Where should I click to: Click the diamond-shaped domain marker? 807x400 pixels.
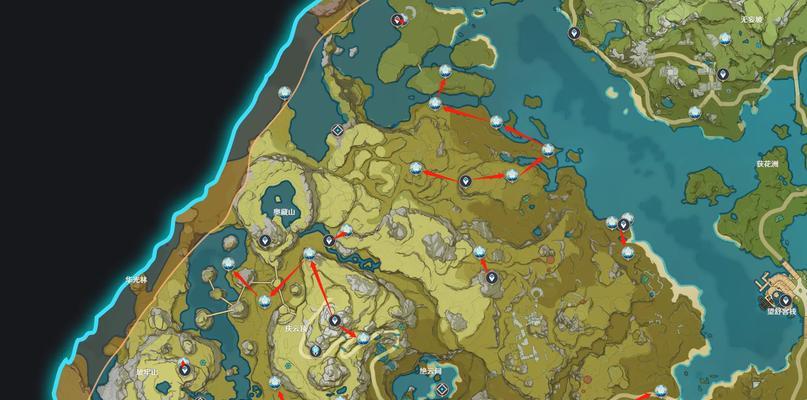[338, 130]
